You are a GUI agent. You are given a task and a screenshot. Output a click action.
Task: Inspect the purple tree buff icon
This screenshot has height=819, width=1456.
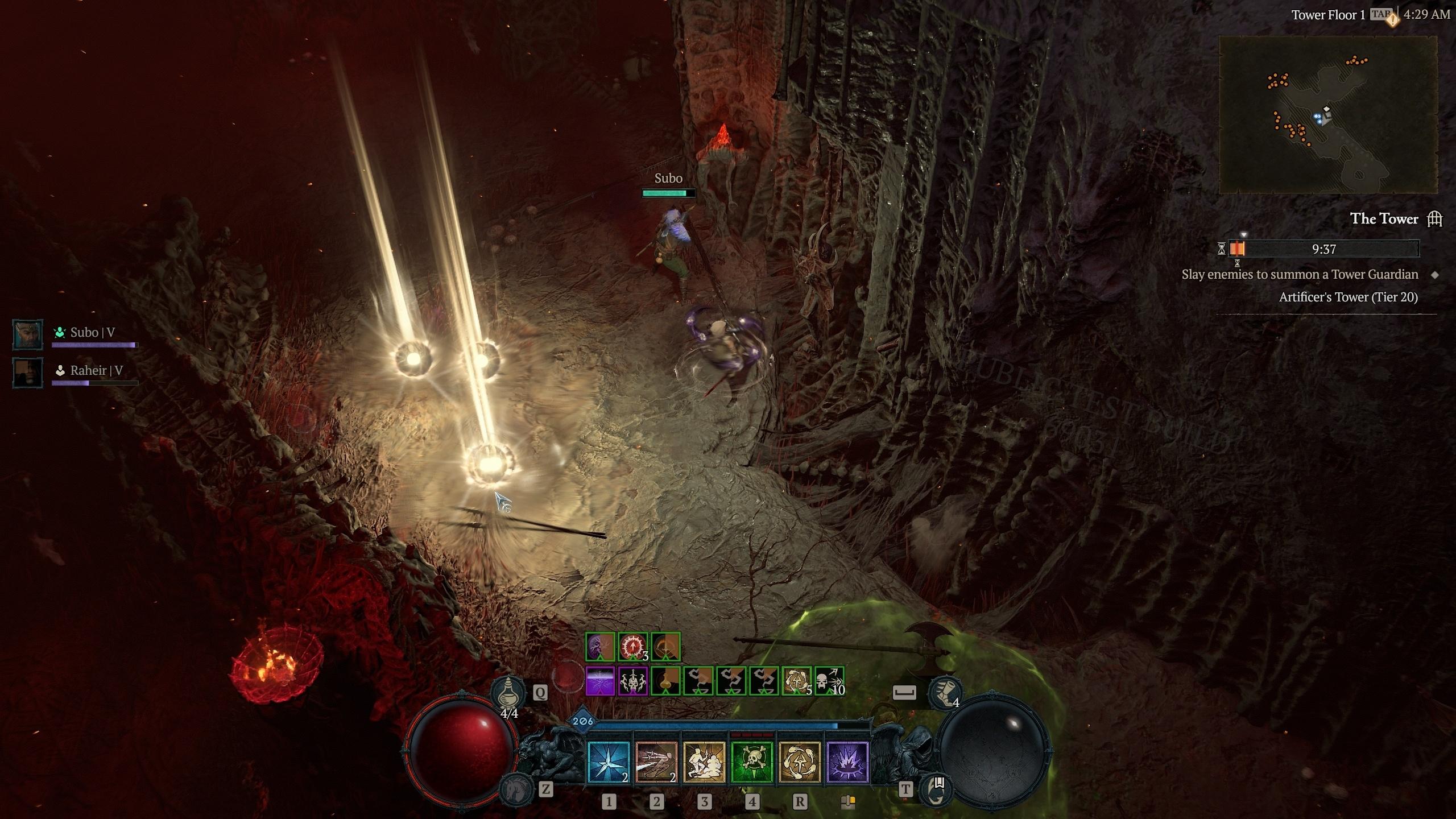tap(600, 647)
